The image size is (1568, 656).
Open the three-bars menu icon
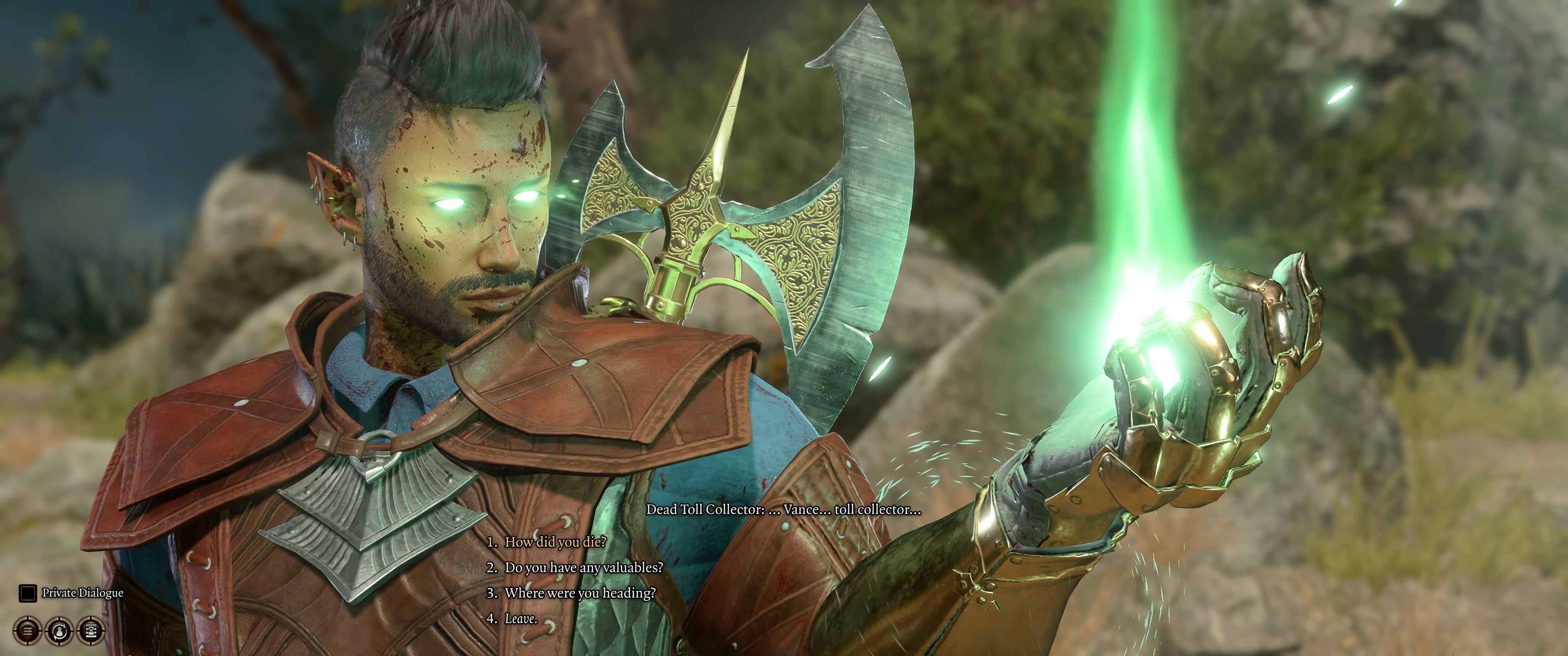point(27,630)
